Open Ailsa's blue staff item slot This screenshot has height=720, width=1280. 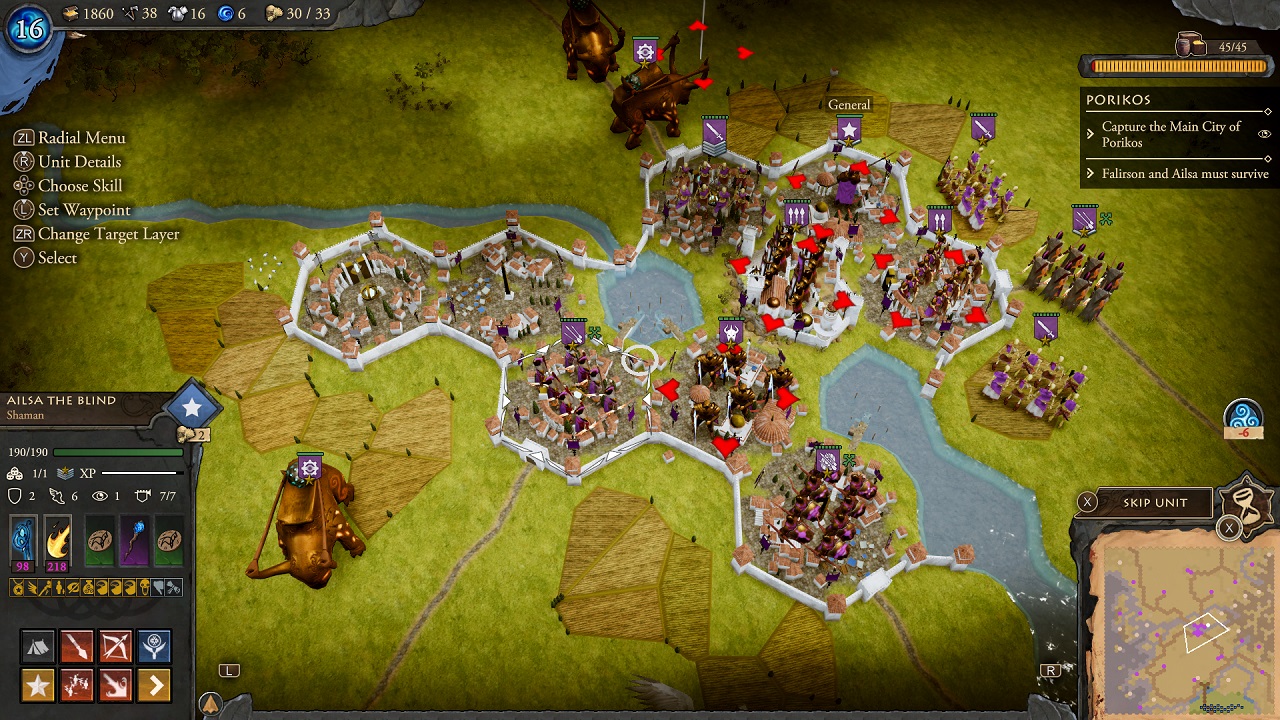[22, 541]
